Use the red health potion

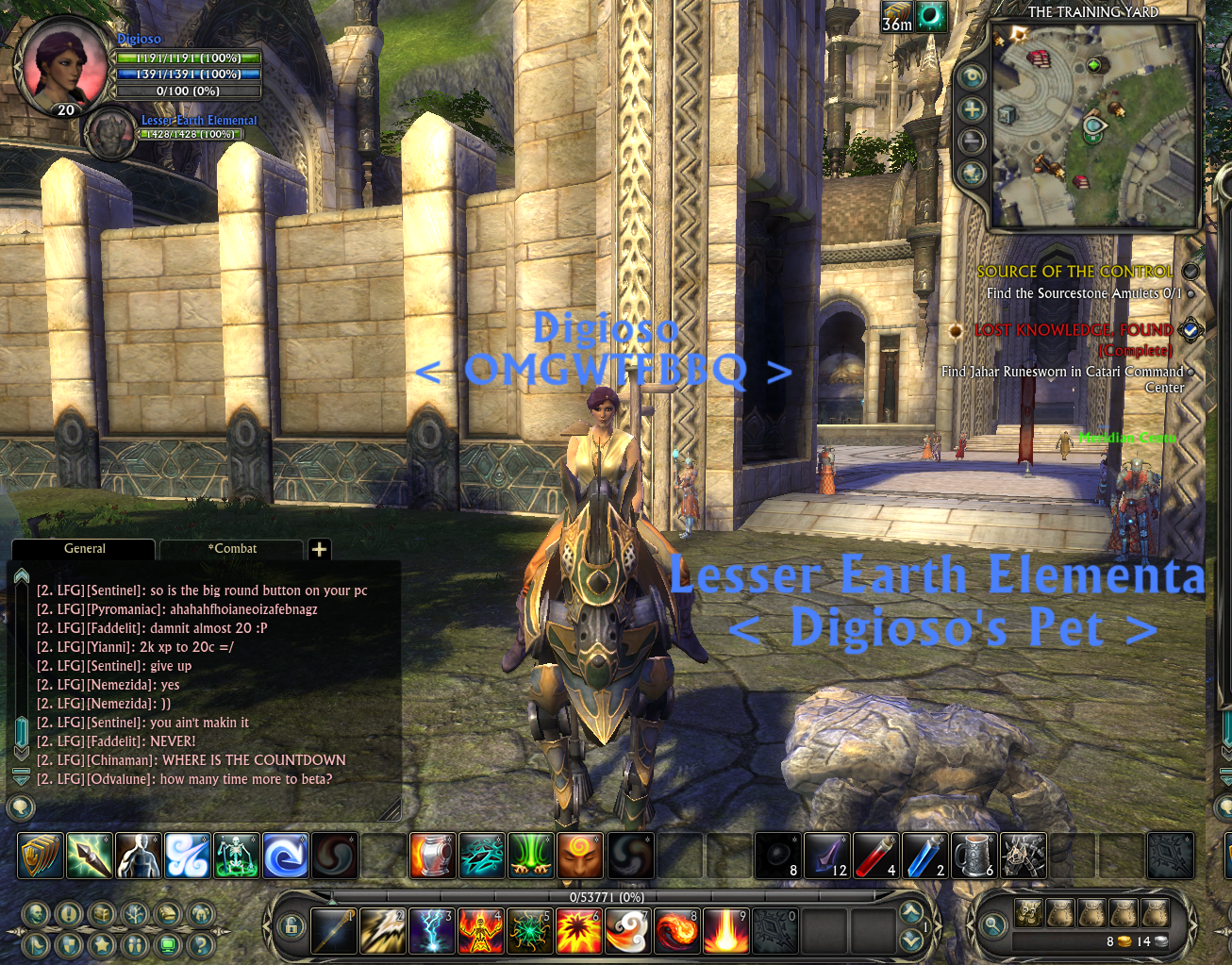(874, 856)
